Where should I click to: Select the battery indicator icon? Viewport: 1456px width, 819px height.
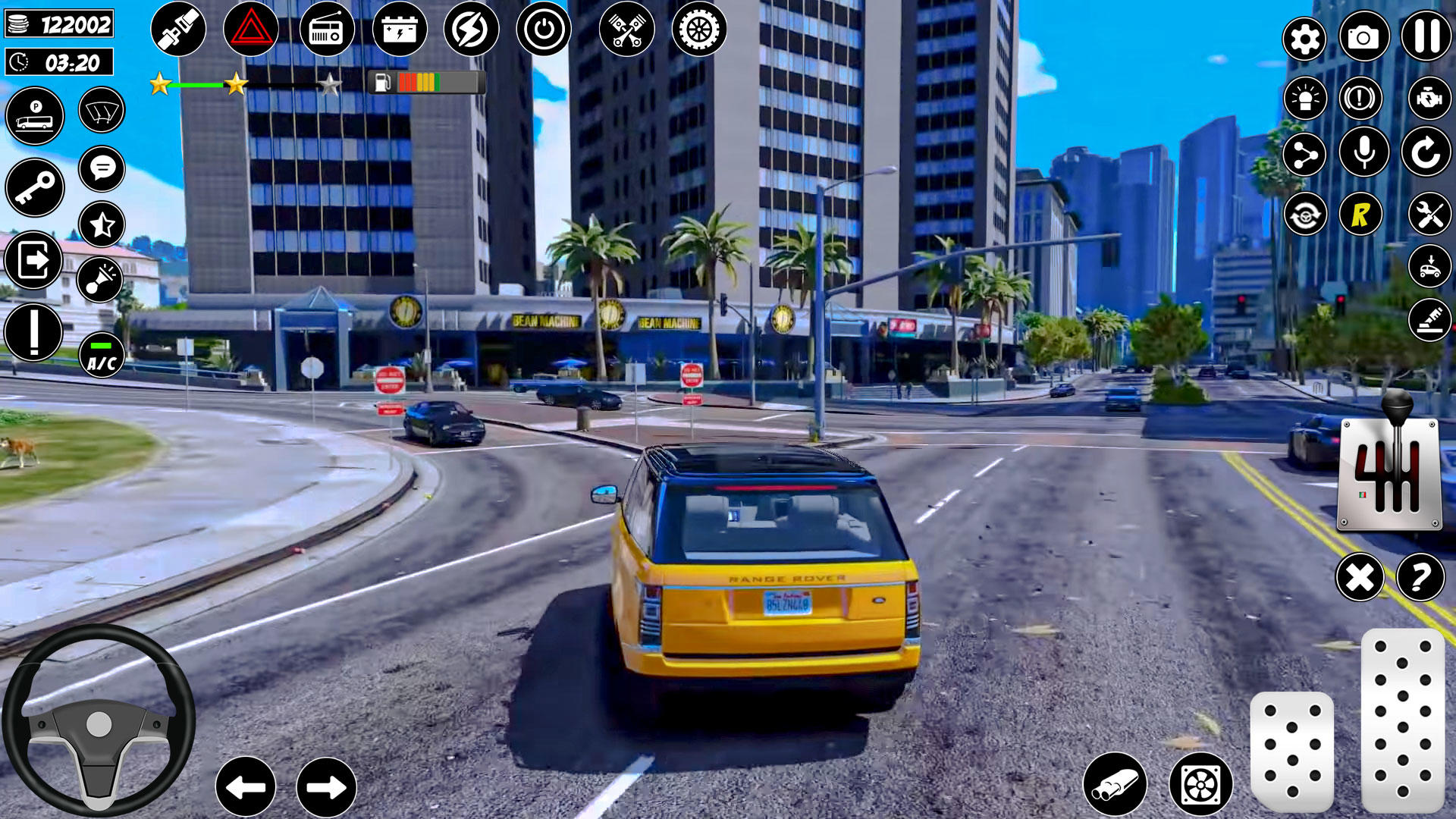(400, 30)
